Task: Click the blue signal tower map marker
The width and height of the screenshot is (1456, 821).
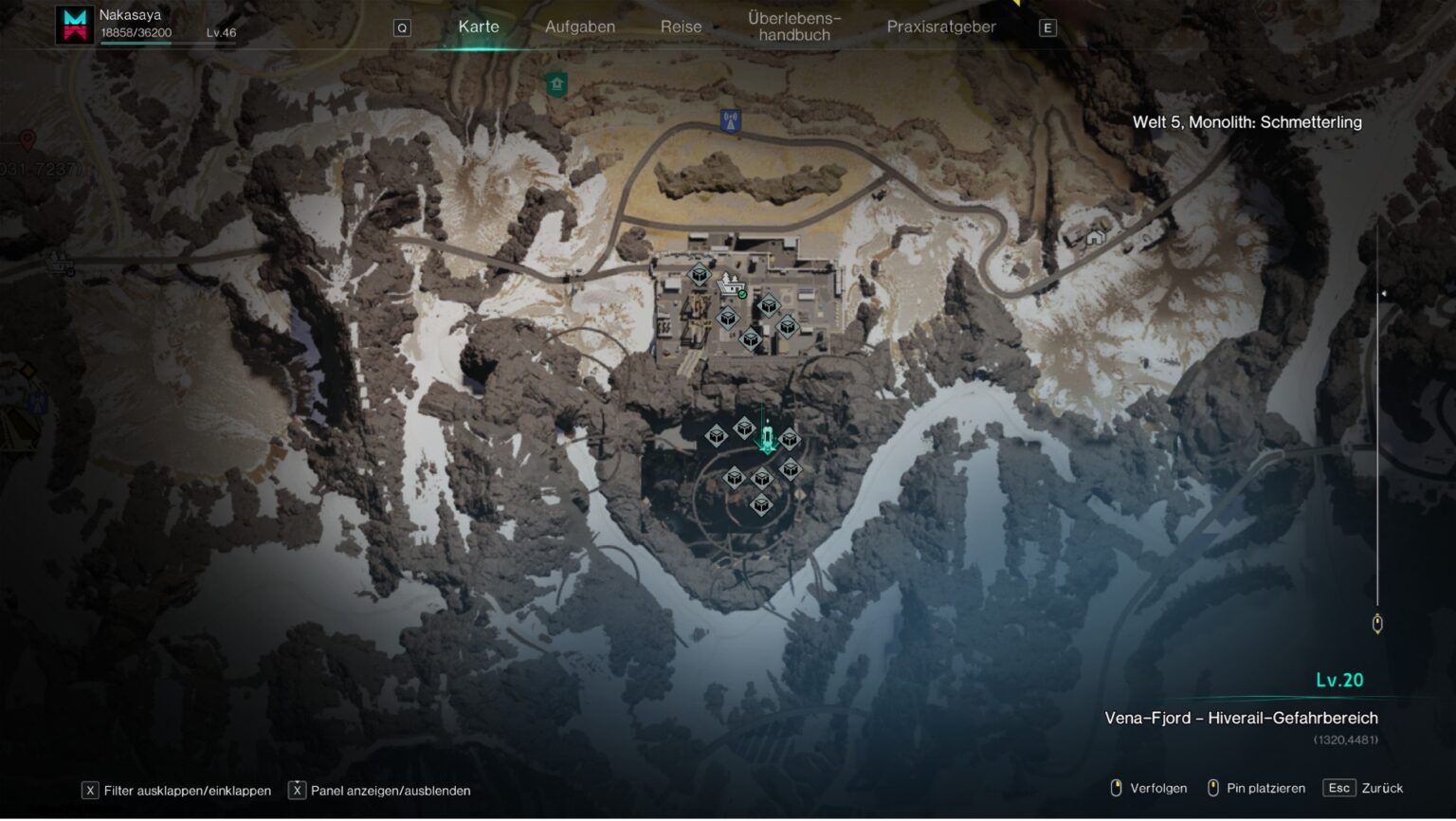Action: point(730,121)
